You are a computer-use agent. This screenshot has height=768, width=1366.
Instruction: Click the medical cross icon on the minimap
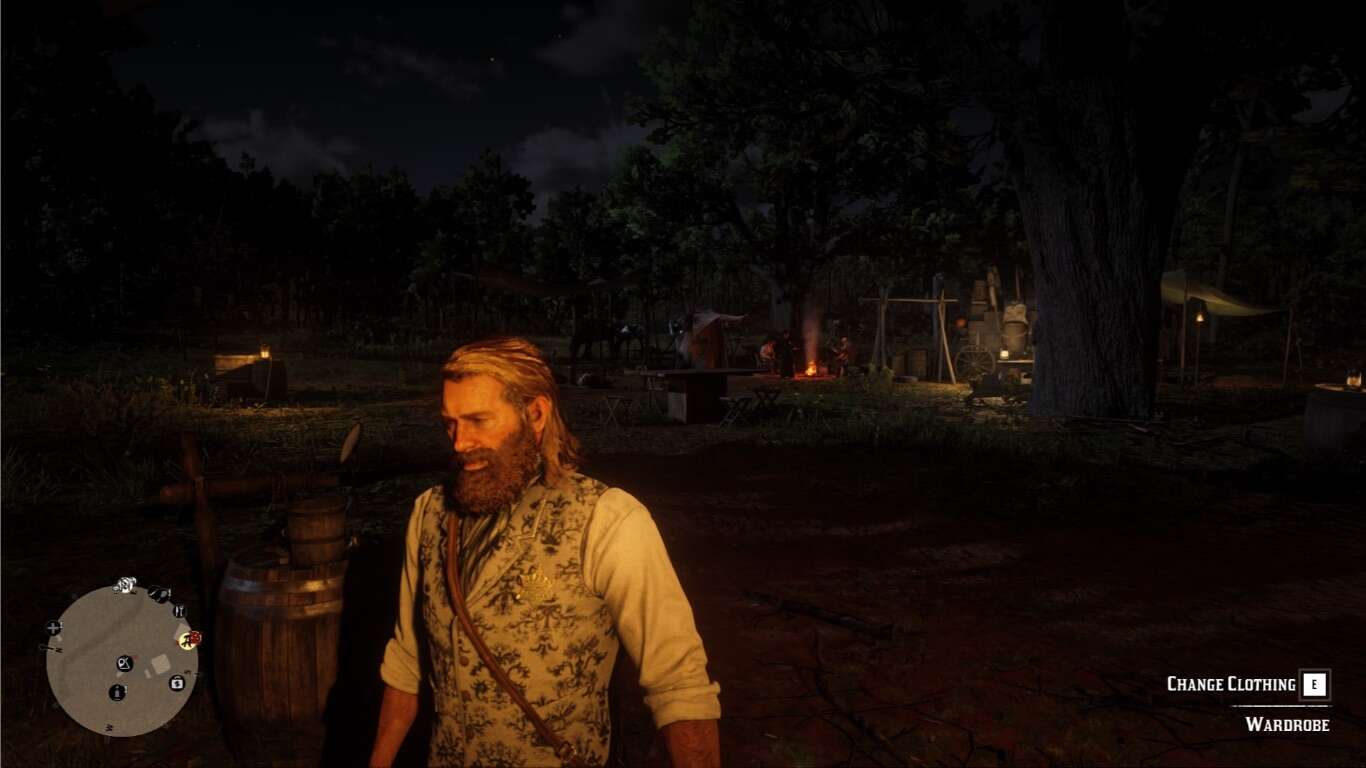point(53,628)
